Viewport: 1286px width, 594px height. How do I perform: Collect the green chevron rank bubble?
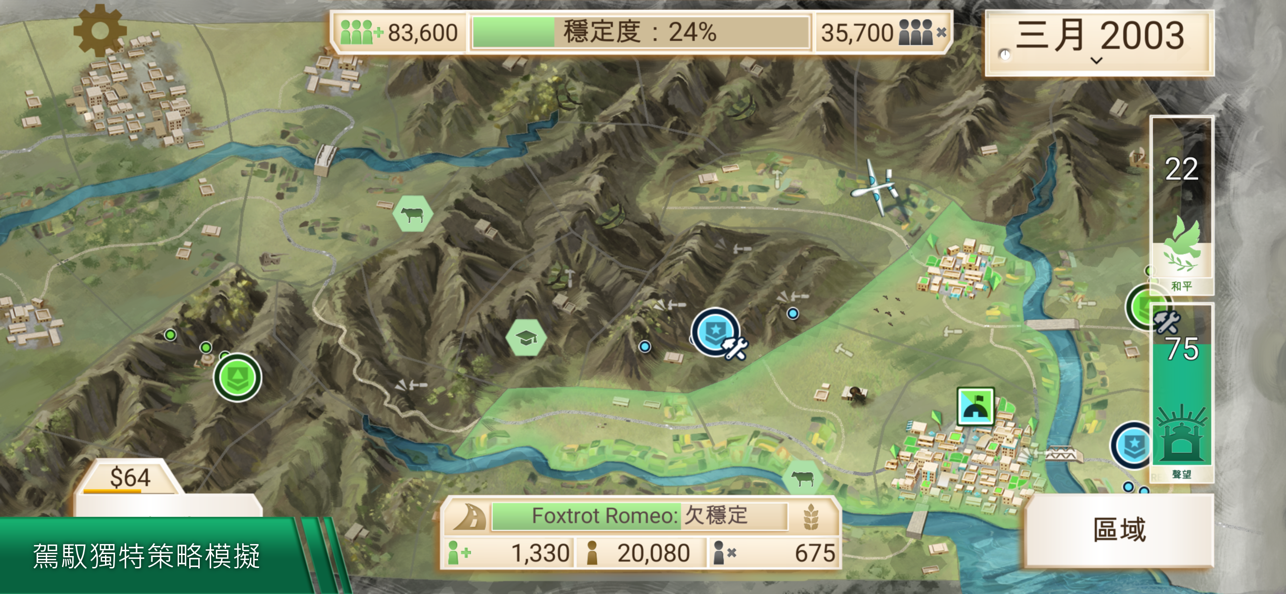(237, 377)
